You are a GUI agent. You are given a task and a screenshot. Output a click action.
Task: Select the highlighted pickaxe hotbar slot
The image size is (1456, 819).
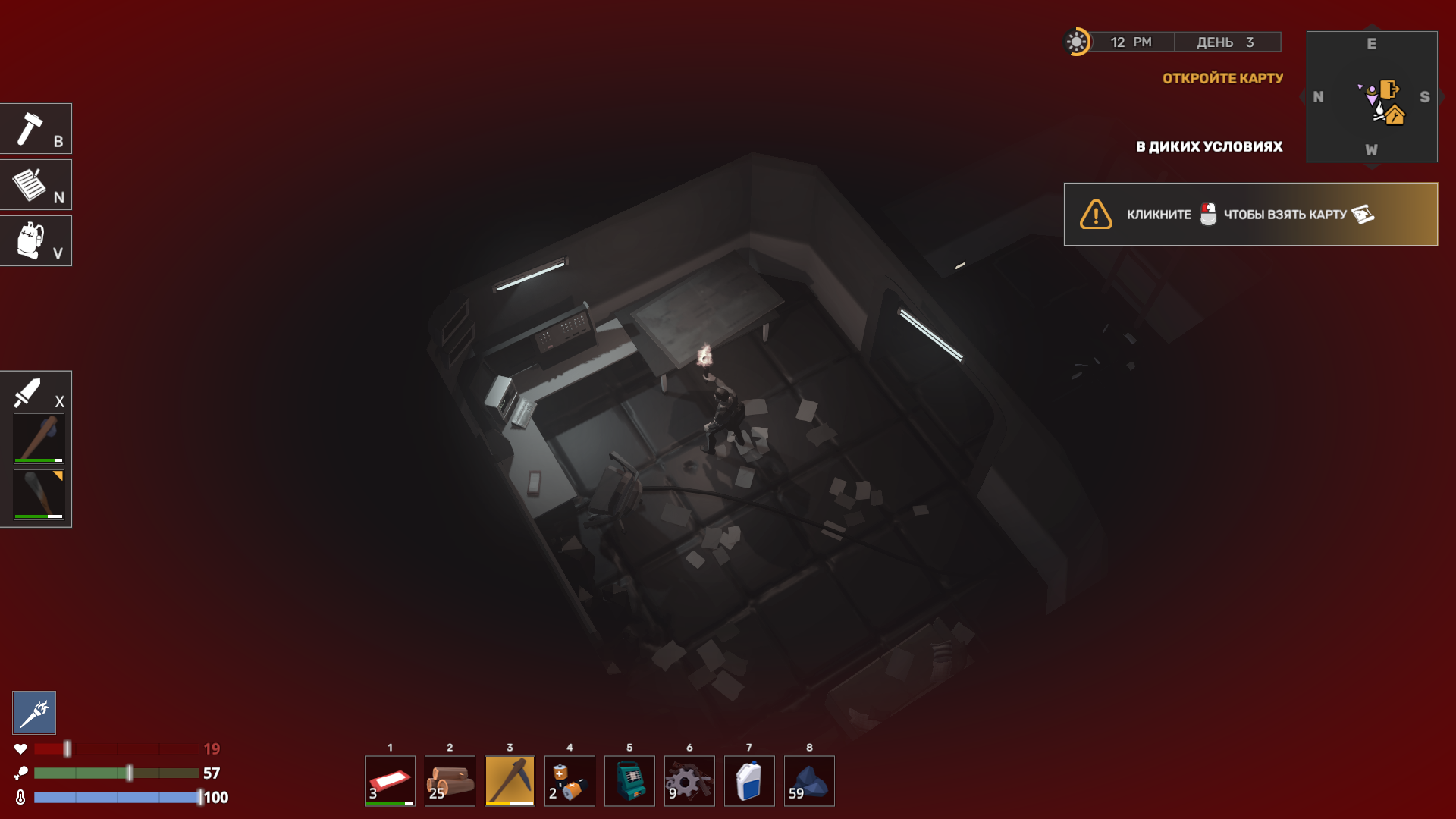pos(510,780)
